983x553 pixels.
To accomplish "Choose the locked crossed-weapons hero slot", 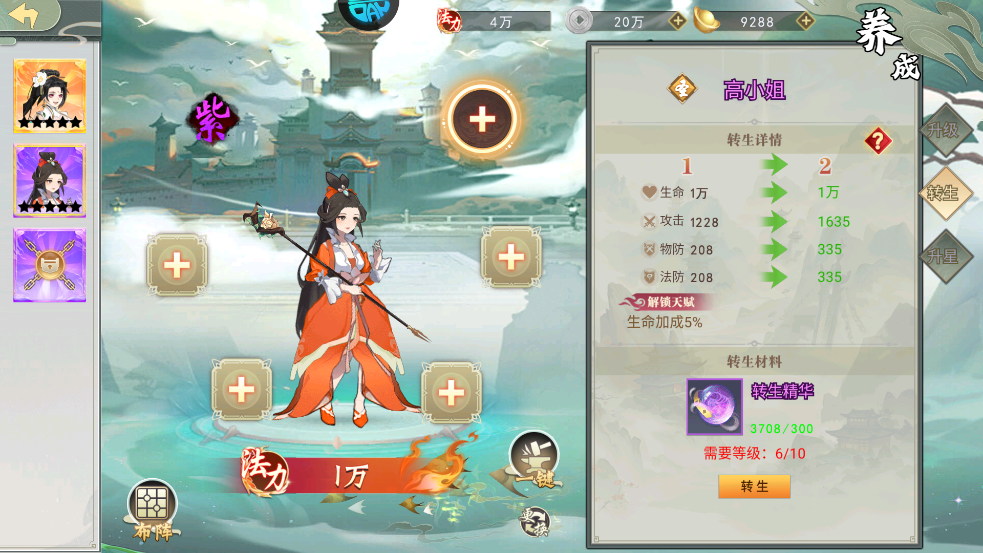I will 49,265.
